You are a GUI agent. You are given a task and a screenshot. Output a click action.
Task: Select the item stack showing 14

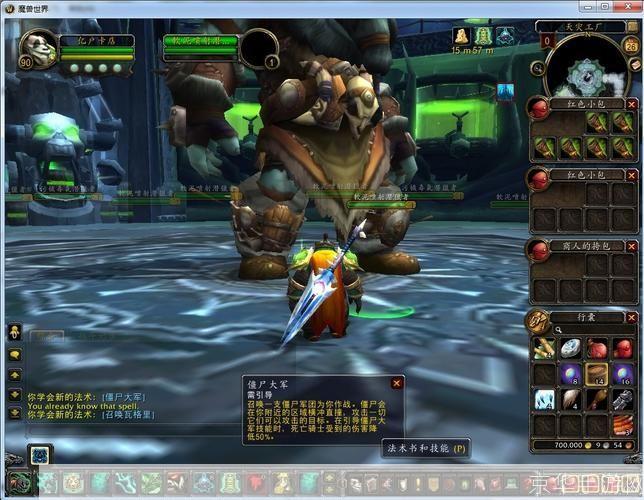pyautogui.click(x=598, y=374)
